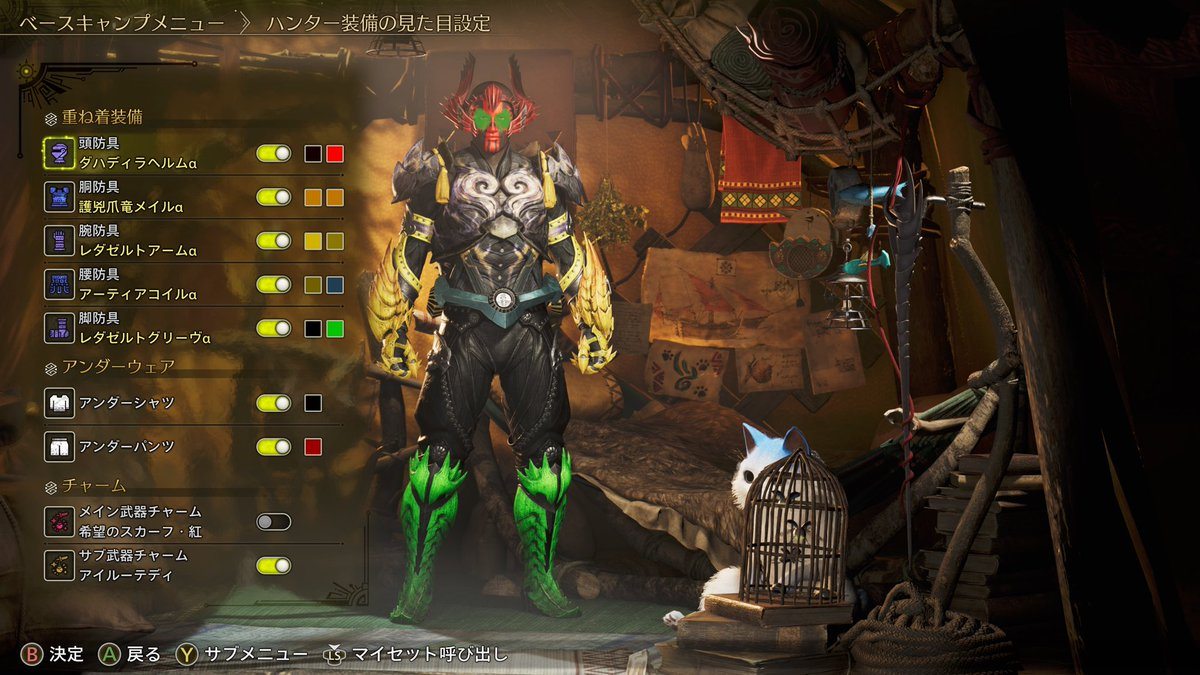Pick the blue color swatch for waist armor

click(x=335, y=284)
